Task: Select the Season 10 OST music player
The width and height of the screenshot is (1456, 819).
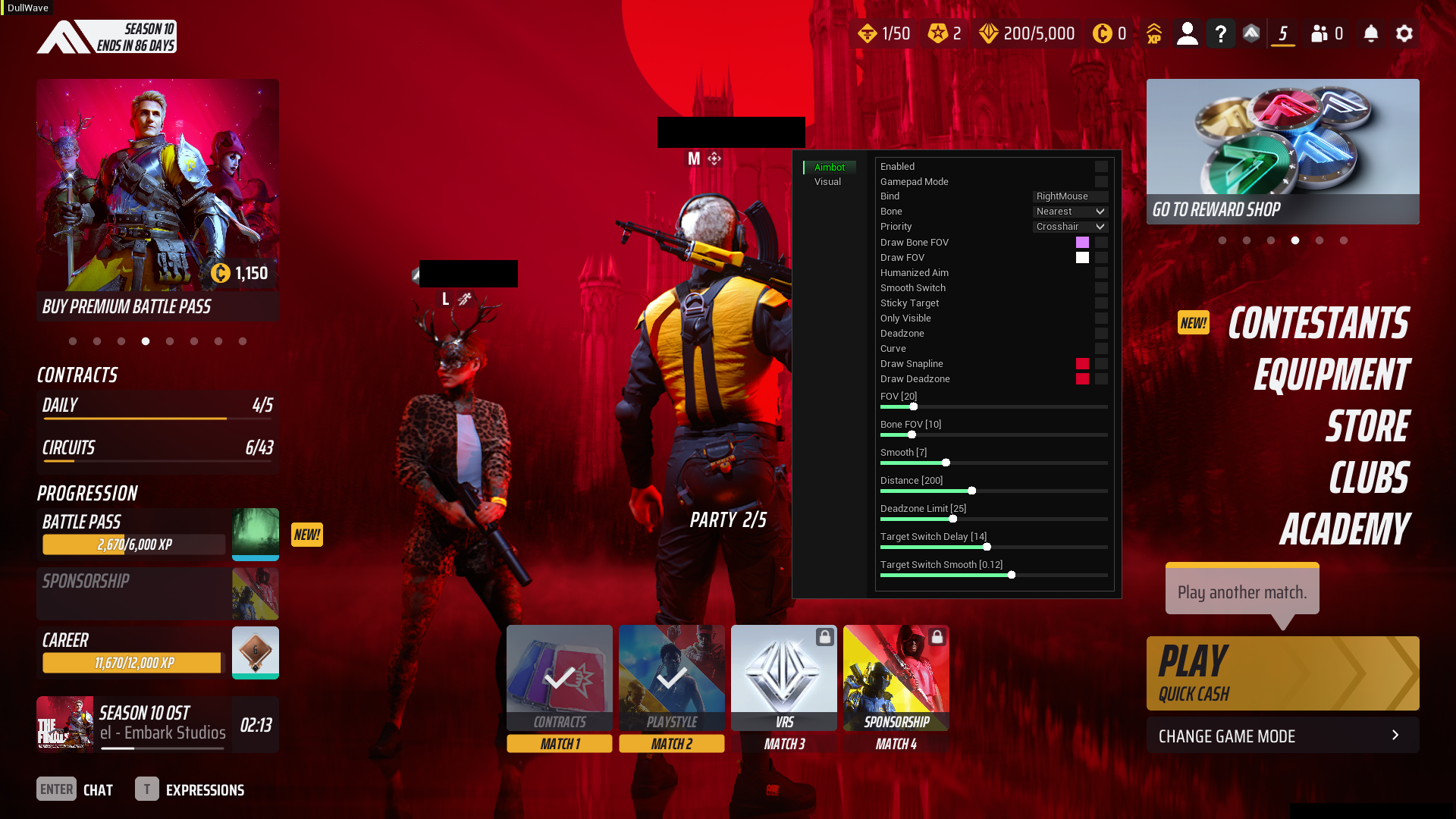Action: tap(157, 724)
